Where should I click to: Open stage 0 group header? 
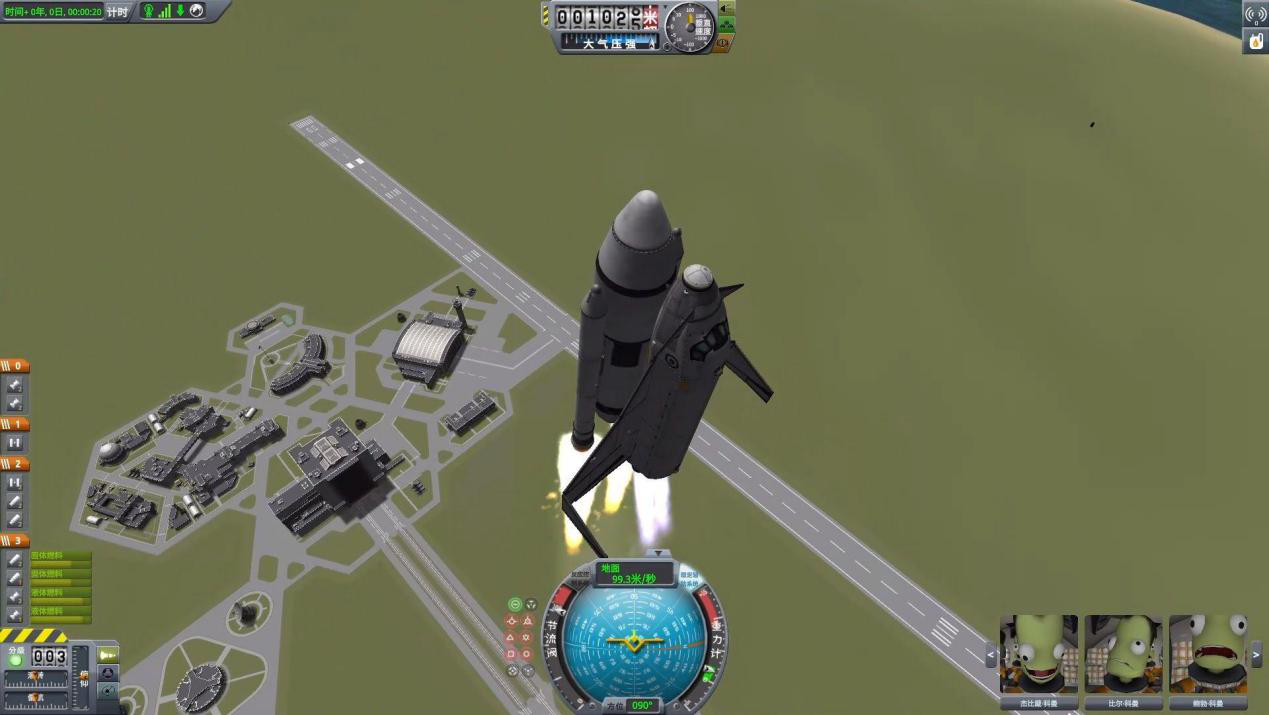pos(15,367)
